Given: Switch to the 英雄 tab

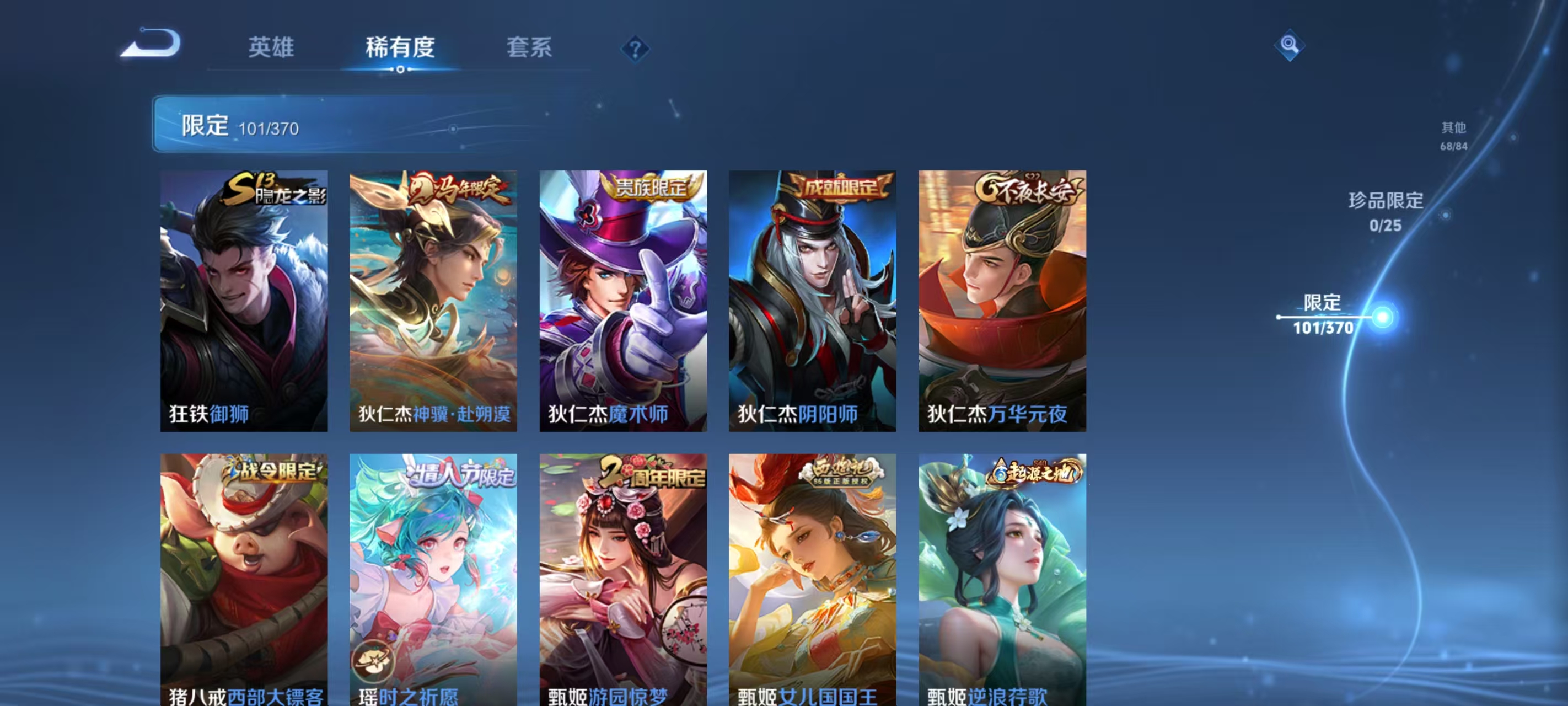Looking at the screenshot, I should click(x=271, y=47).
